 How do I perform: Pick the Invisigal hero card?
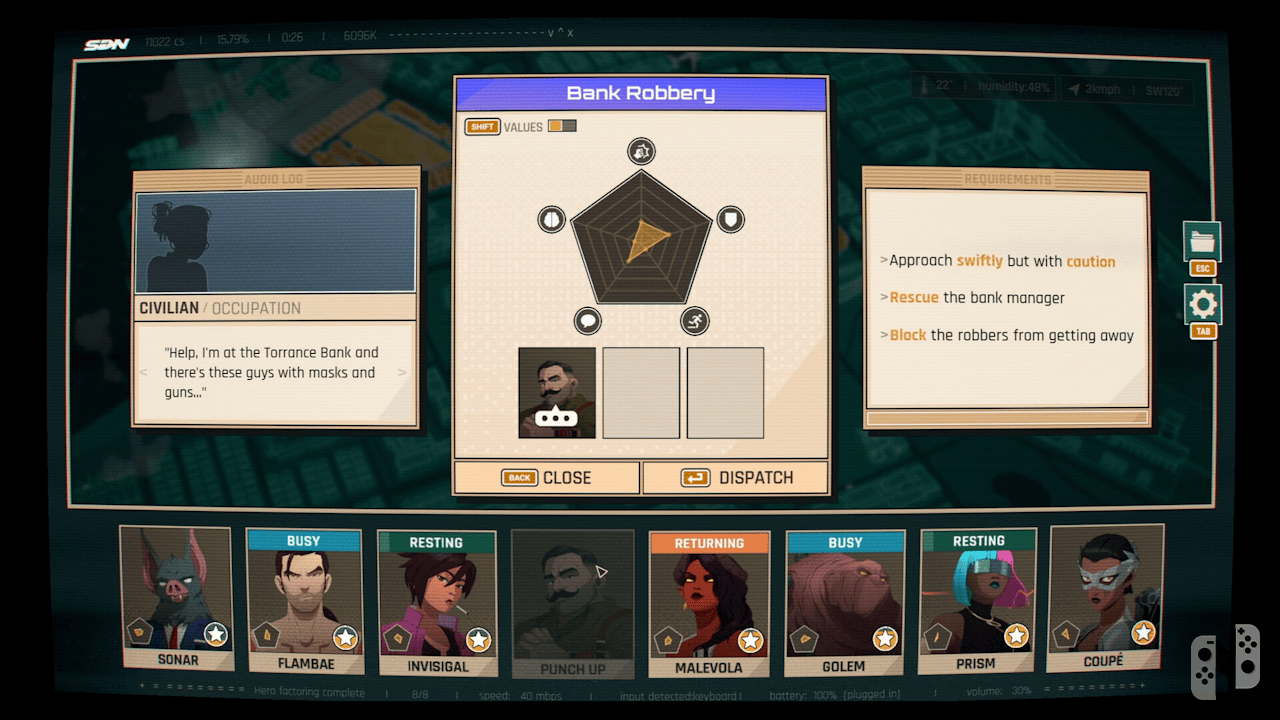pos(436,602)
